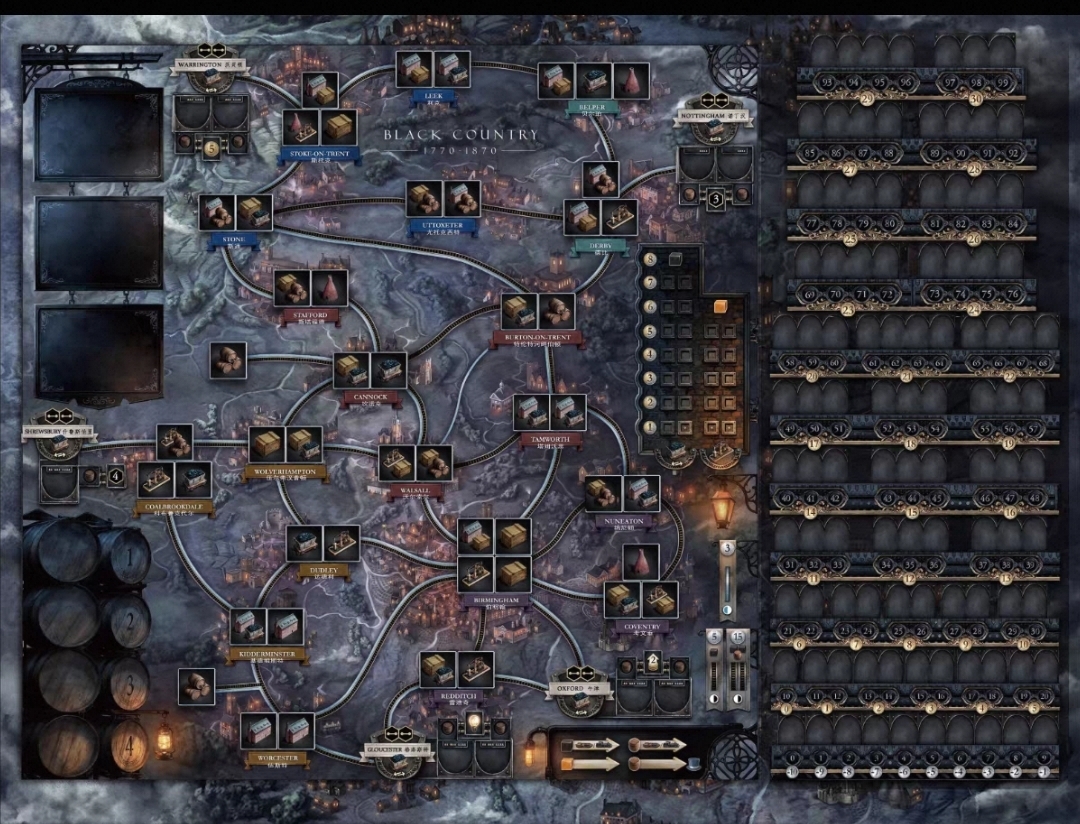Pick the Coventry pottery slot
The image size is (1080, 824).
pyautogui.click(x=641, y=562)
